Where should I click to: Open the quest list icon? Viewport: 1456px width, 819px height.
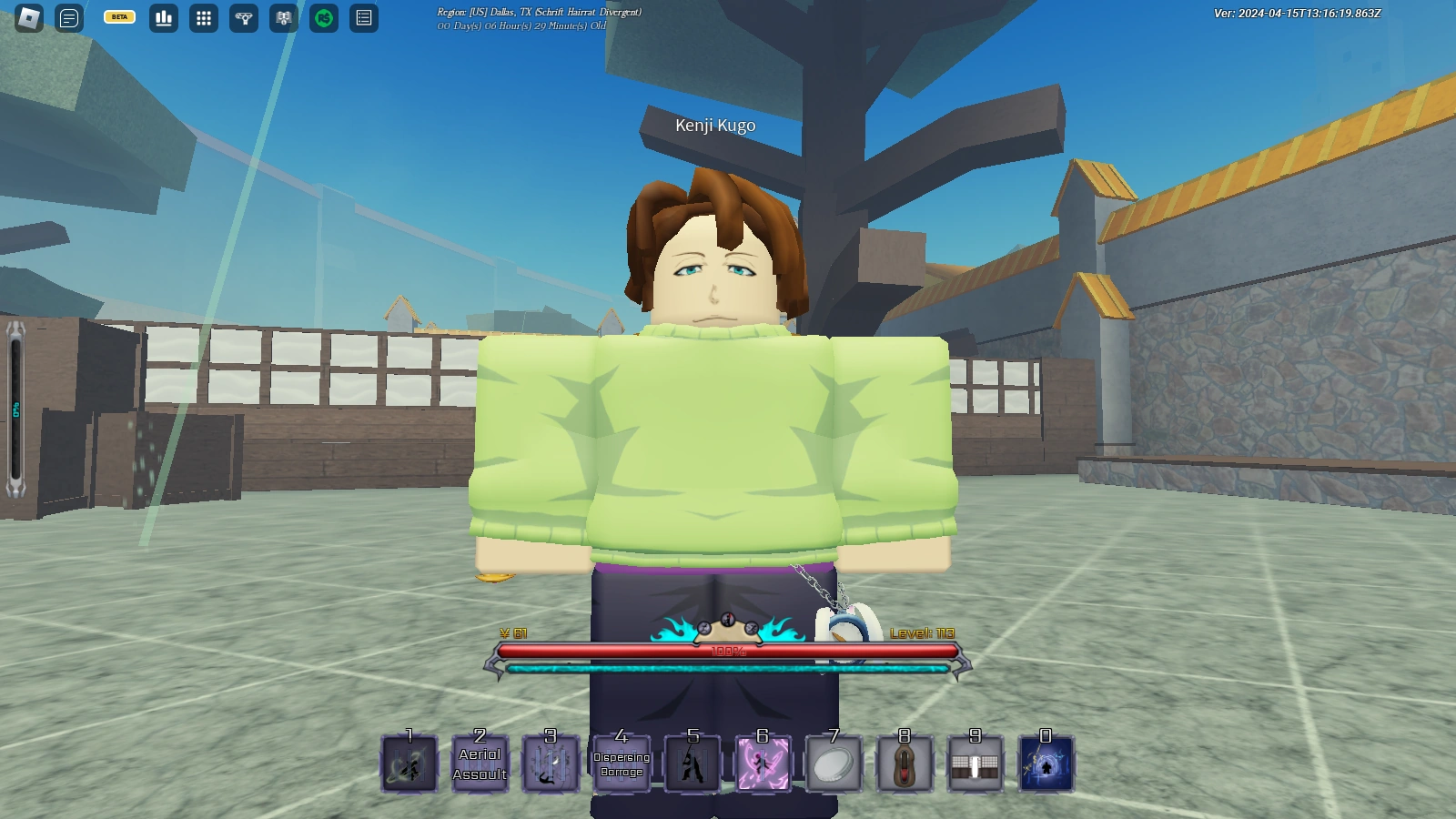[x=364, y=18]
